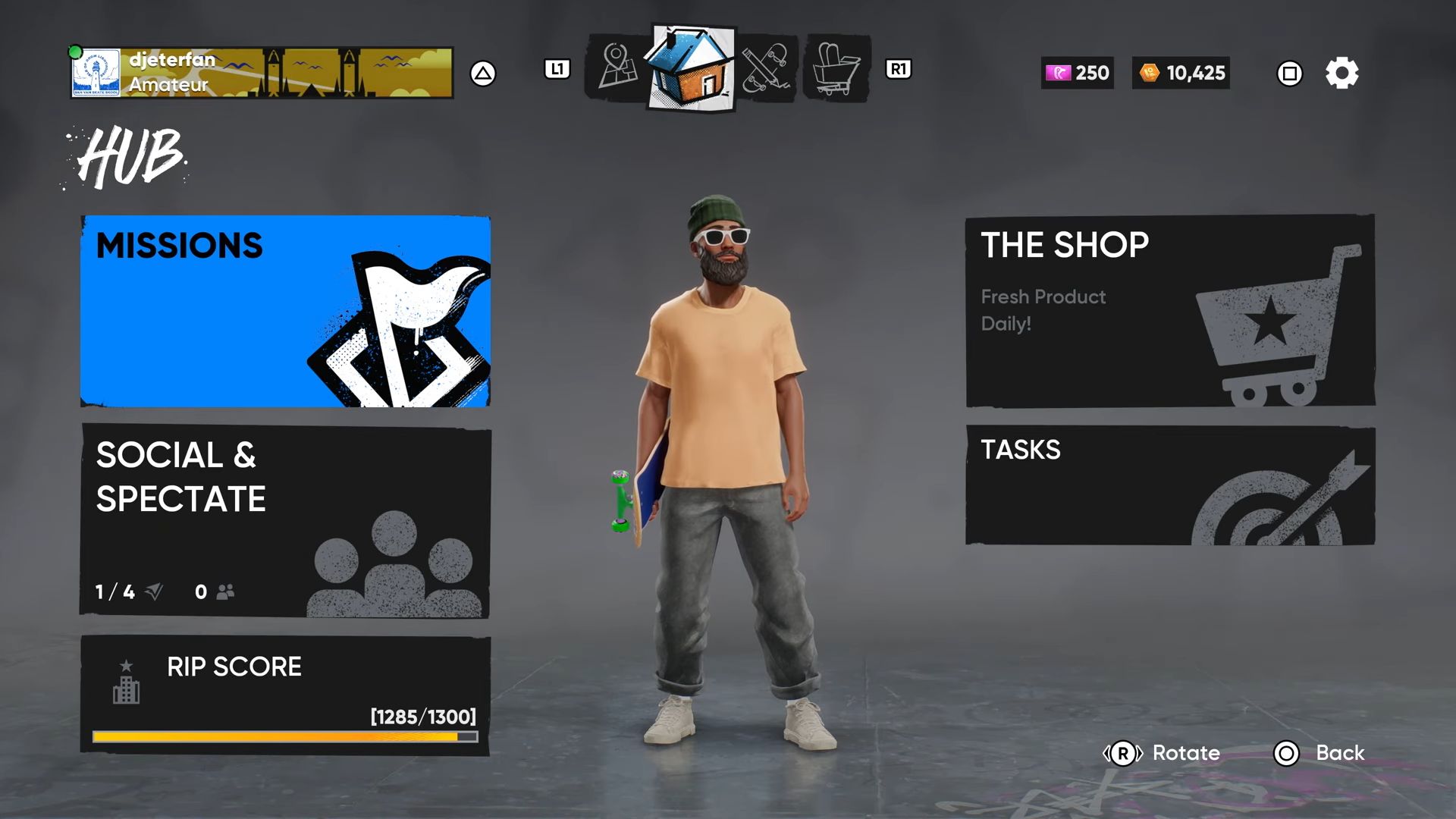Switch to the map tab
This screenshot has height=819, width=1456.
pyautogui.click(x=617, y=68)
